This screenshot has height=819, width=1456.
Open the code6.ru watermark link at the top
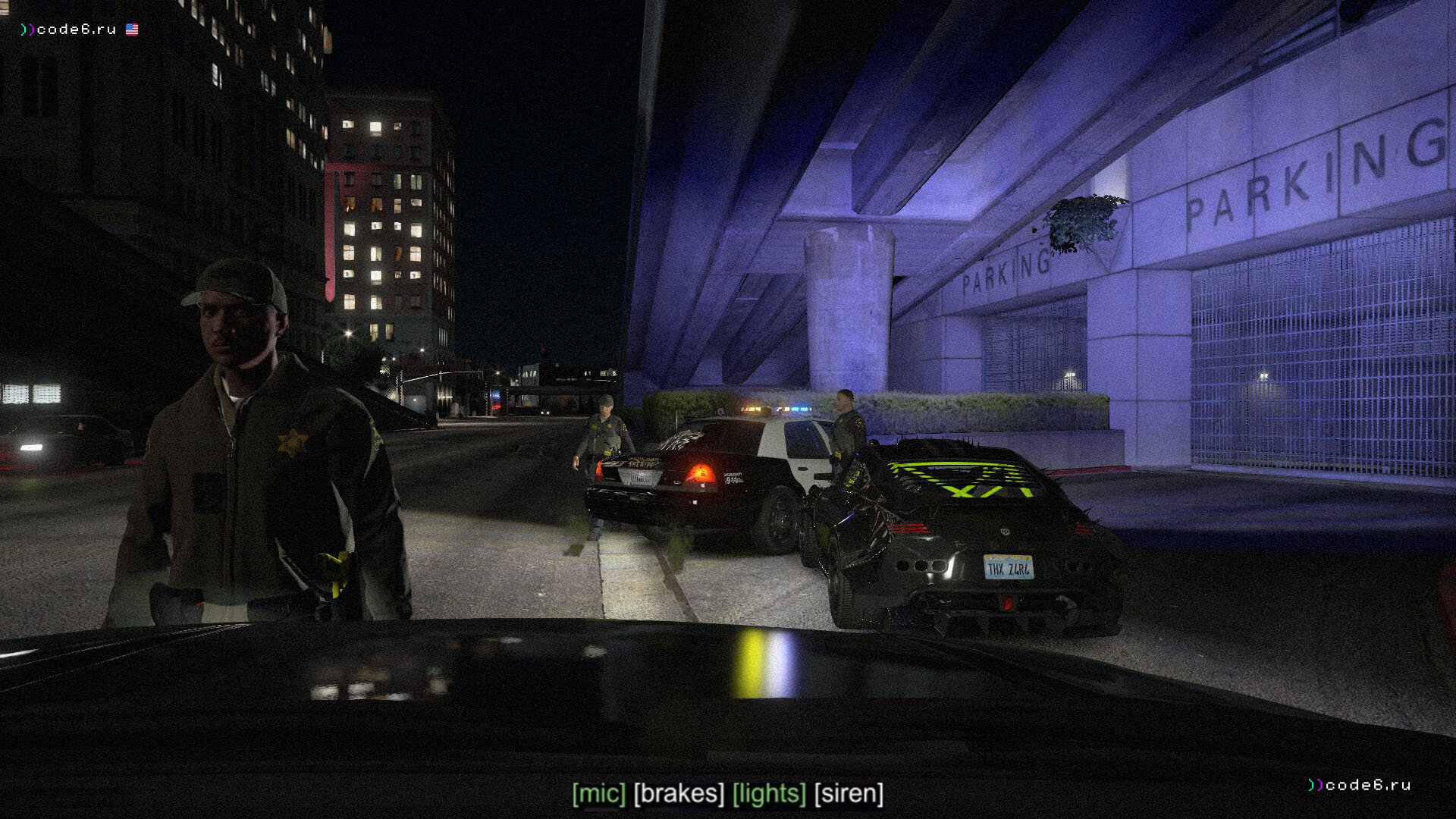76,30
